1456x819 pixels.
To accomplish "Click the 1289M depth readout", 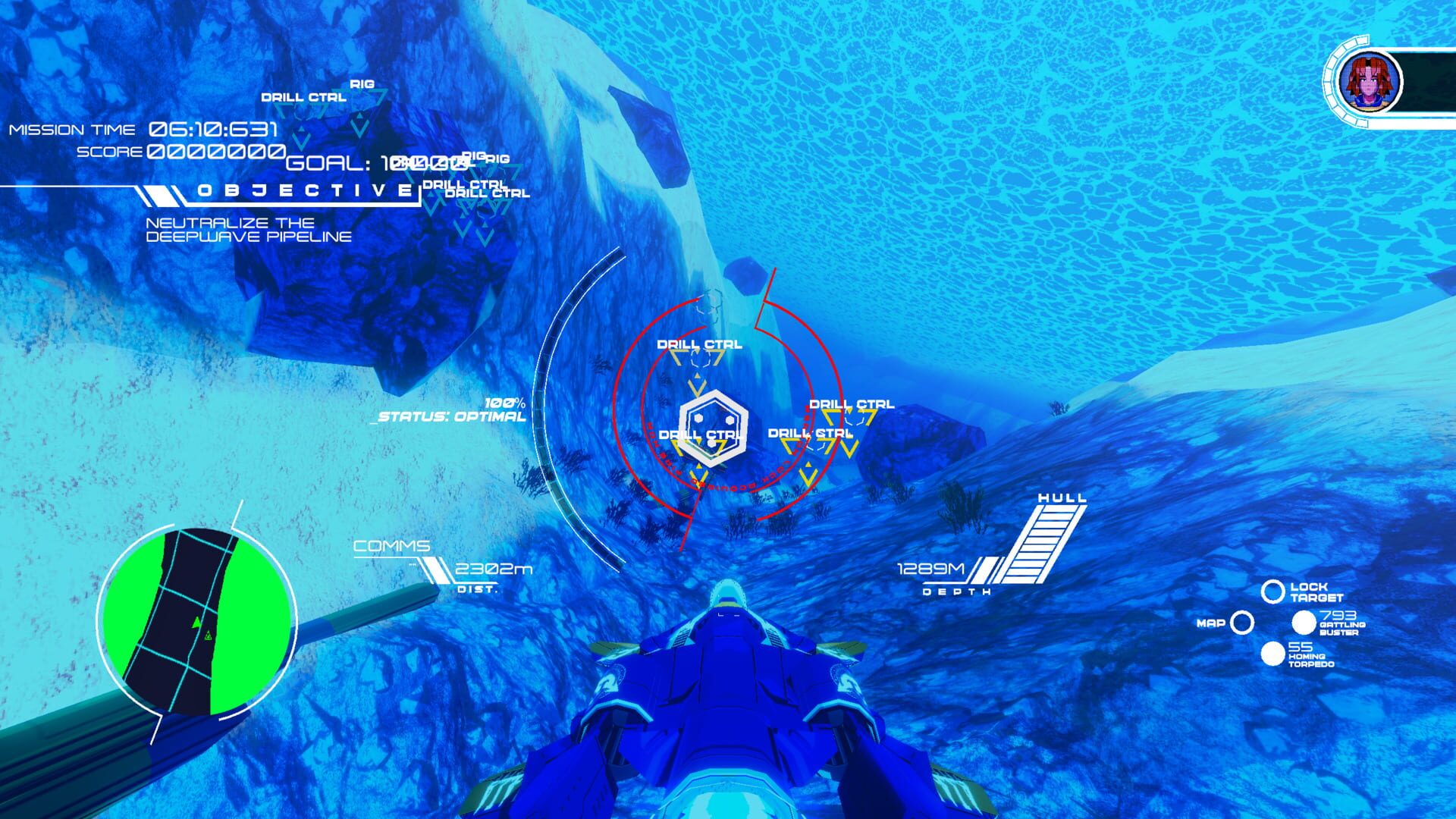I will [933, 570].
